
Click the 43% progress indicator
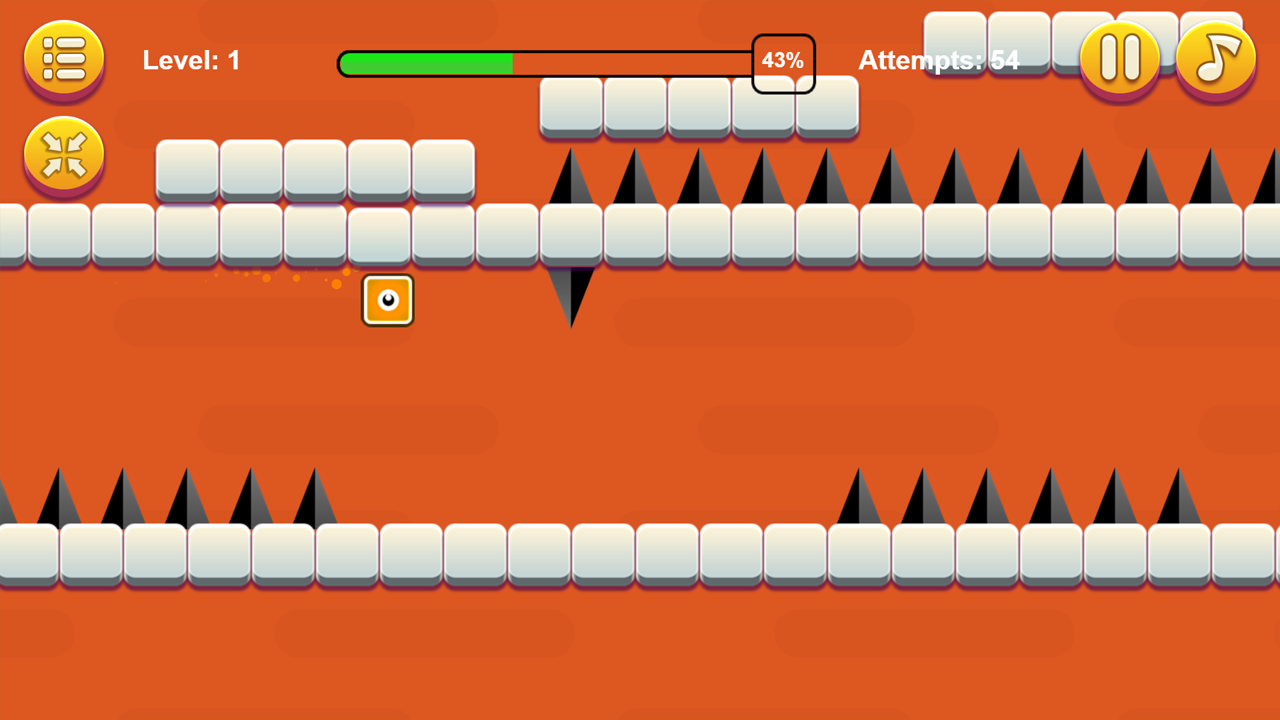783,61
